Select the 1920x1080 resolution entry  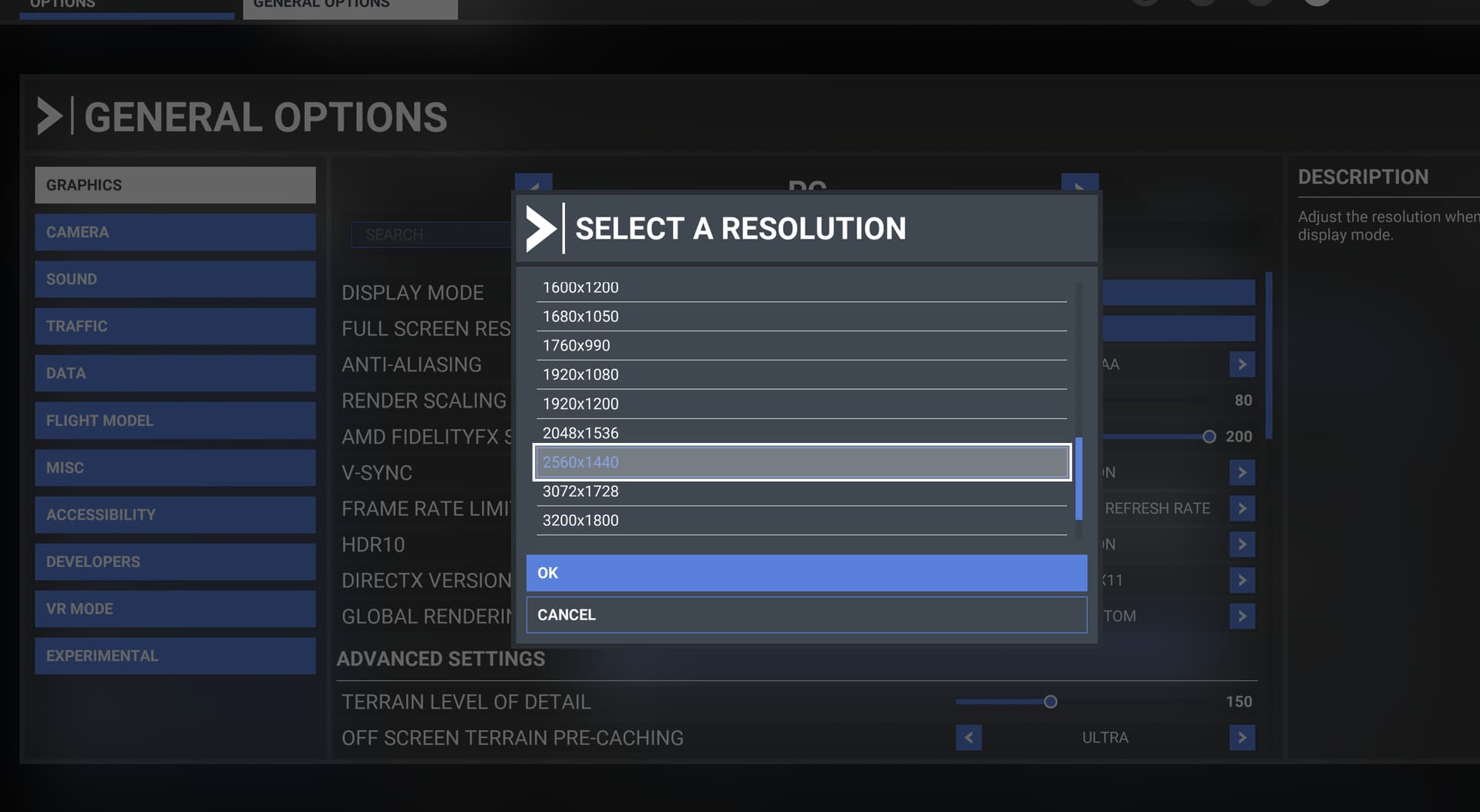[802, 374]
